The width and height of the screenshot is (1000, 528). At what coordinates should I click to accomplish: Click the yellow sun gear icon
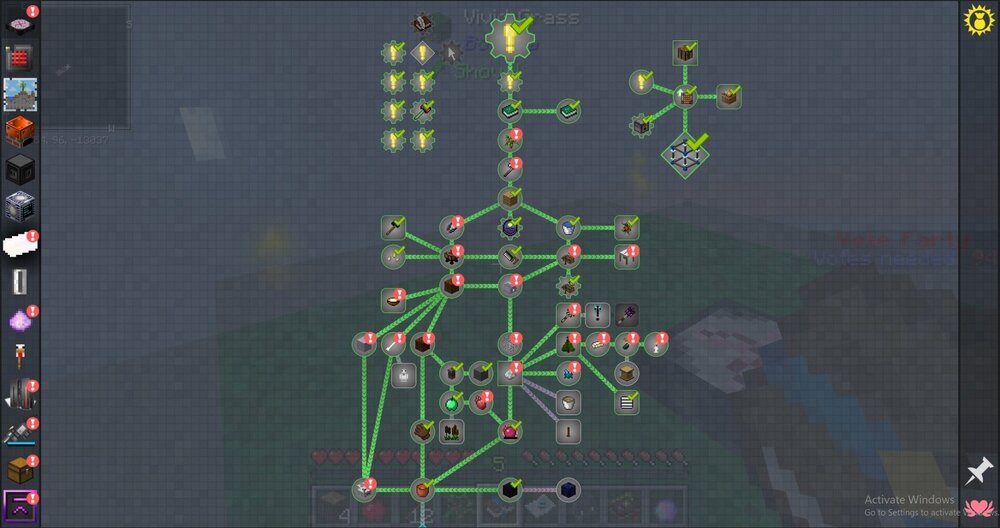pos(977,20)
